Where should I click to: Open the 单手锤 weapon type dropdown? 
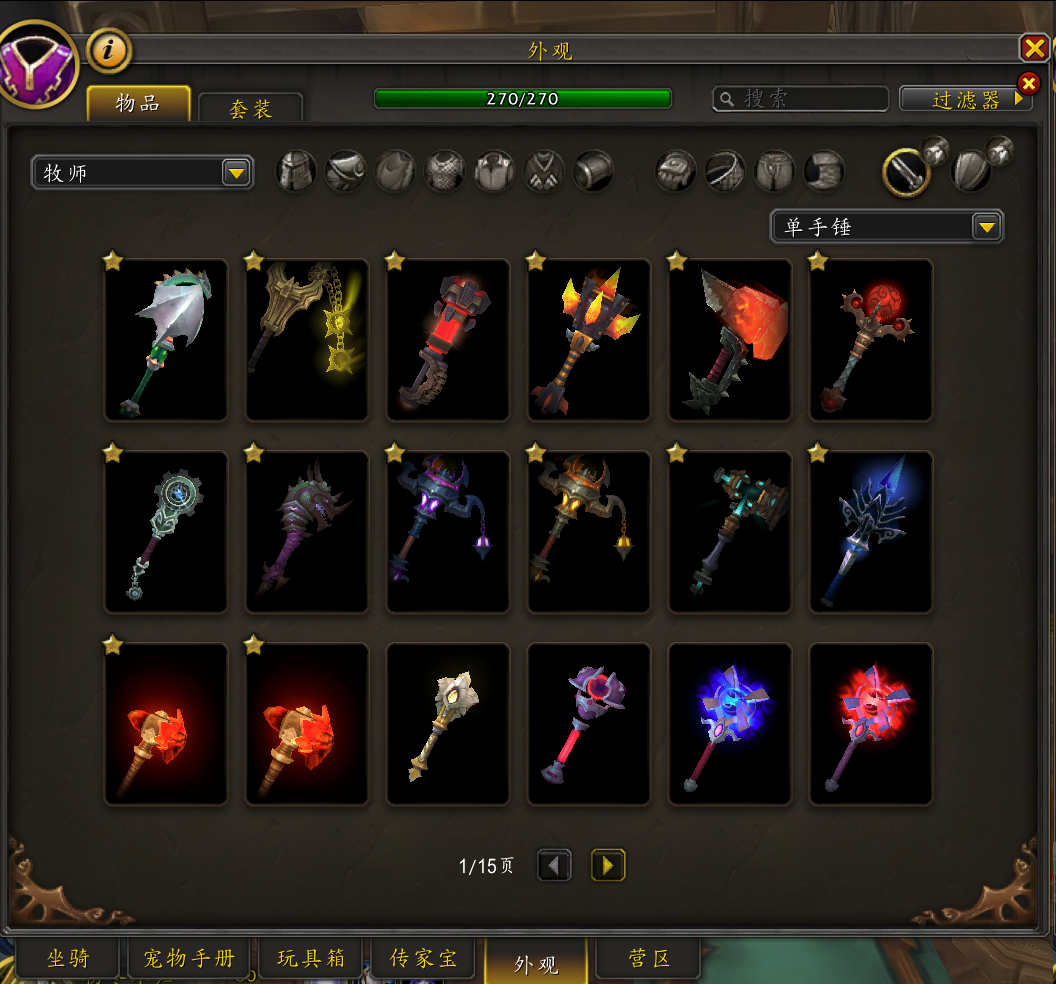(x=886, y=227)
